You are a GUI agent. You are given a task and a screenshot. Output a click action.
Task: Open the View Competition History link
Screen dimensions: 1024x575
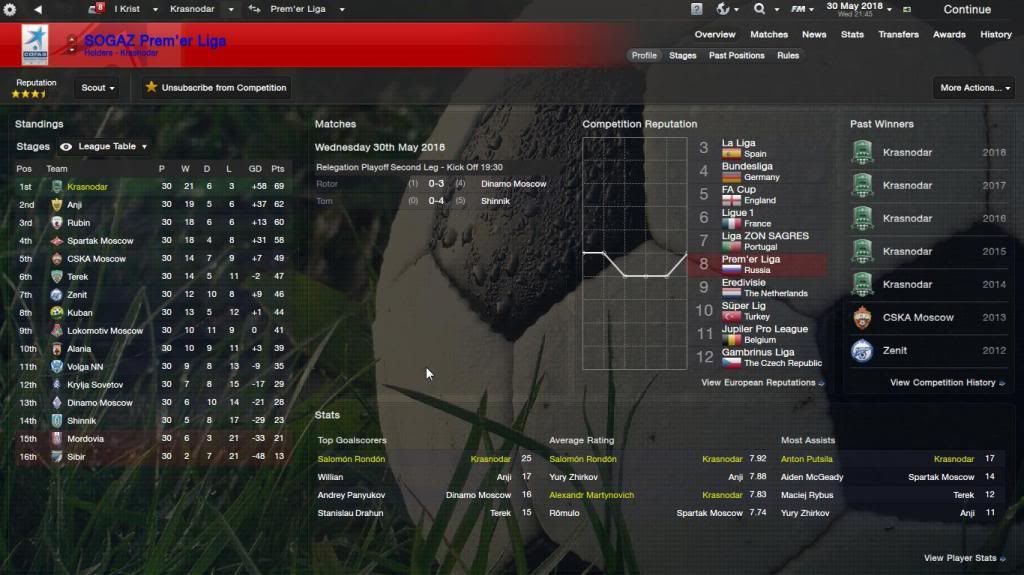tap(947, 383)
